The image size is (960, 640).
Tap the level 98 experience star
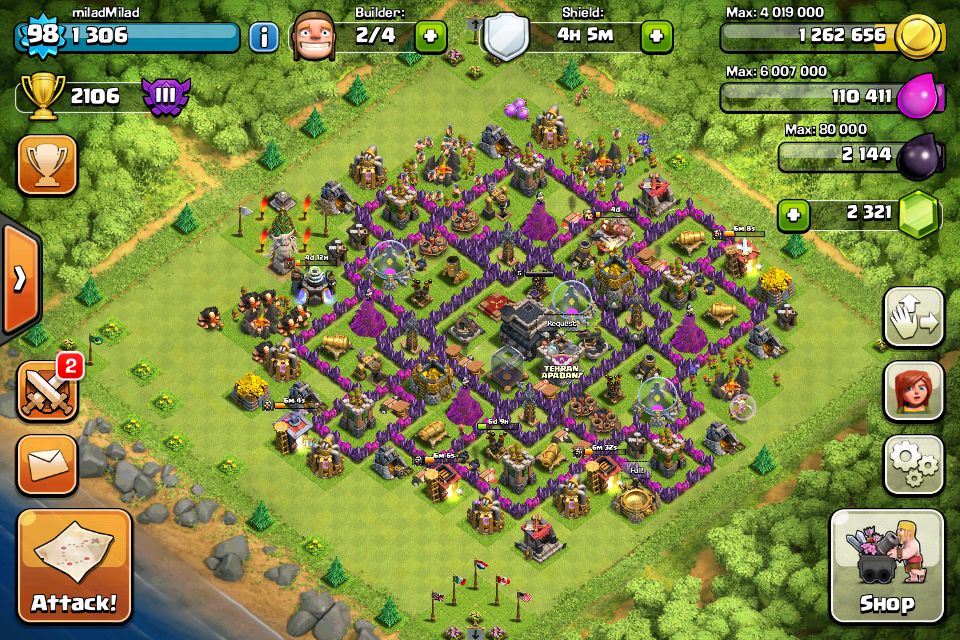tap(41, 36)
